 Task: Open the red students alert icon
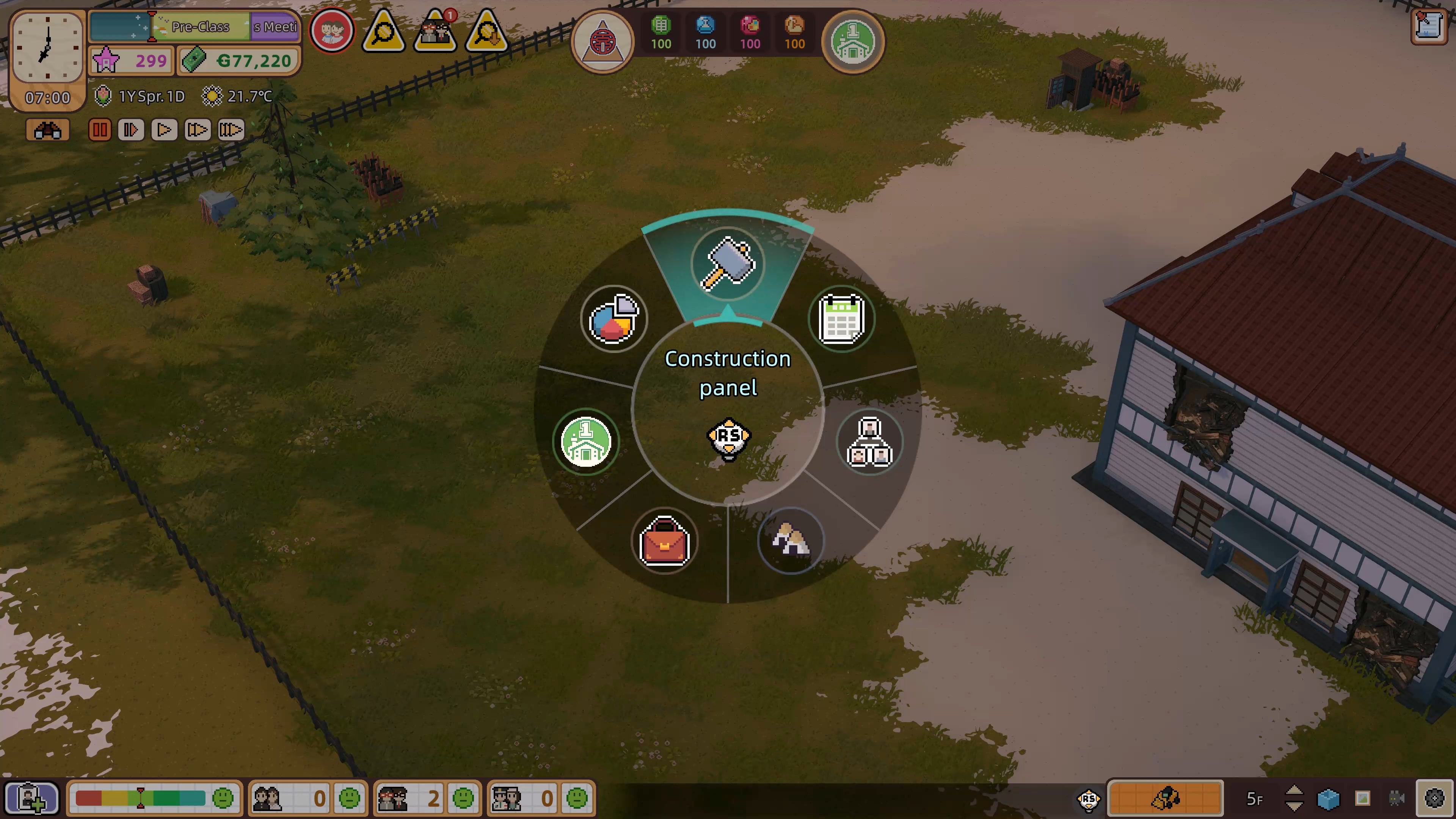(x=332, y=31)
